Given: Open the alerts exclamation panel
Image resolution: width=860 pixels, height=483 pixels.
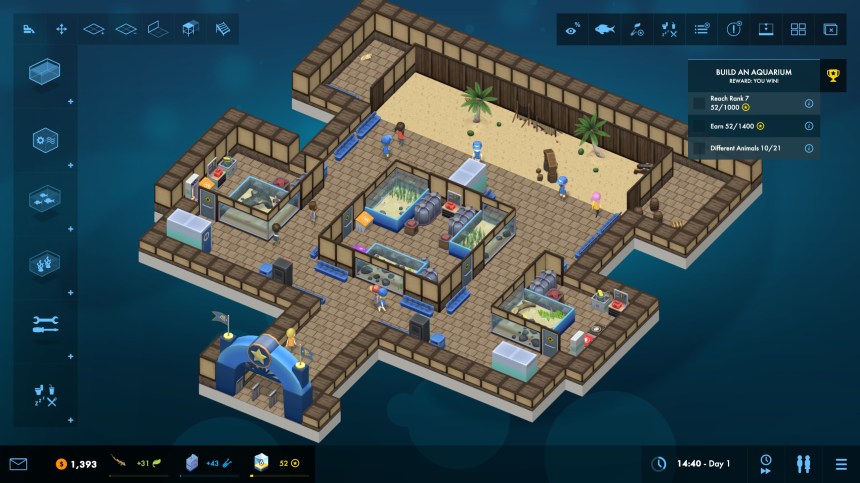Looking at the screenshot, I should (734, 29).
